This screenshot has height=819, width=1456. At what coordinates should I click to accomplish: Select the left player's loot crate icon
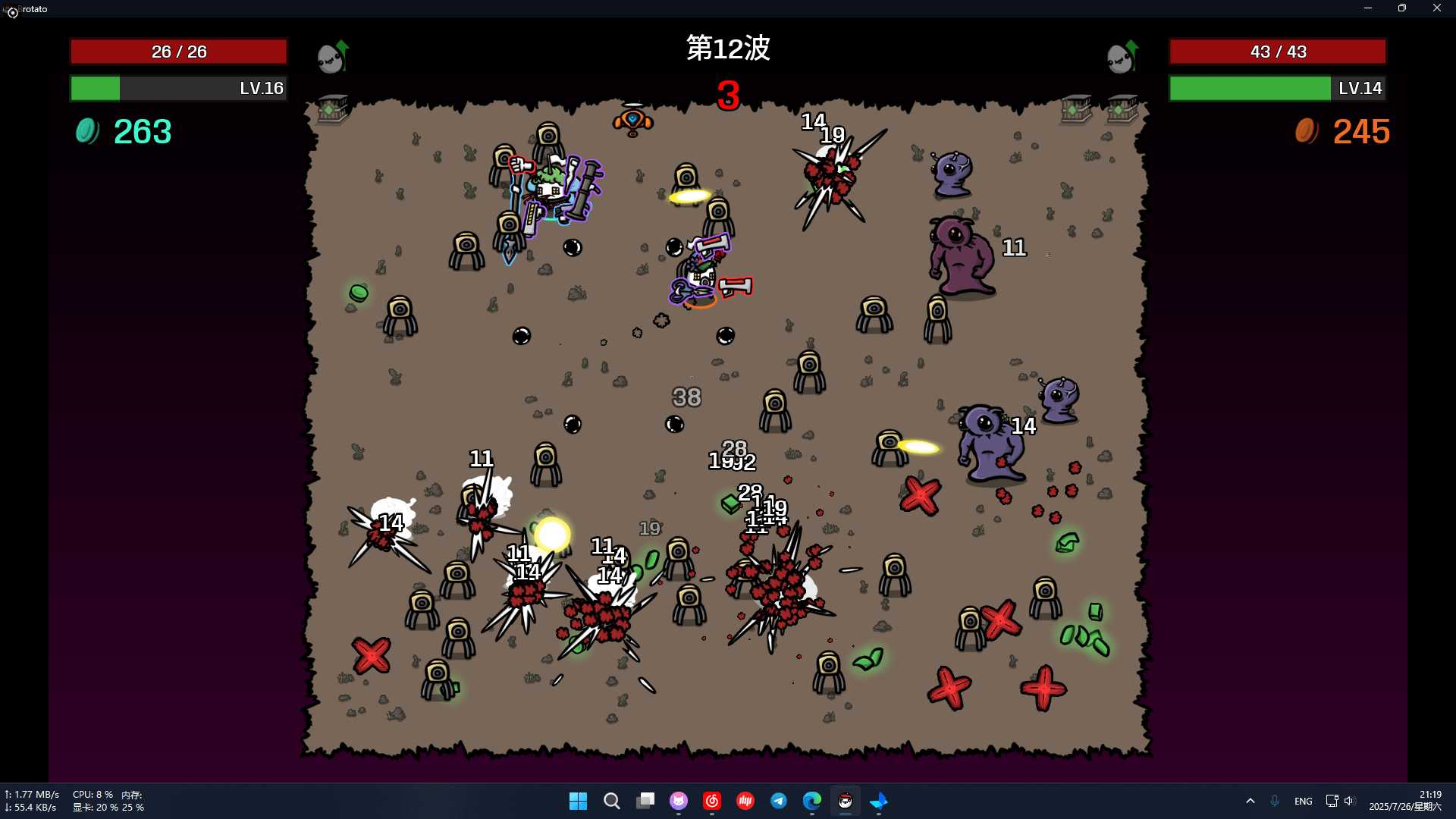(332, 109)
